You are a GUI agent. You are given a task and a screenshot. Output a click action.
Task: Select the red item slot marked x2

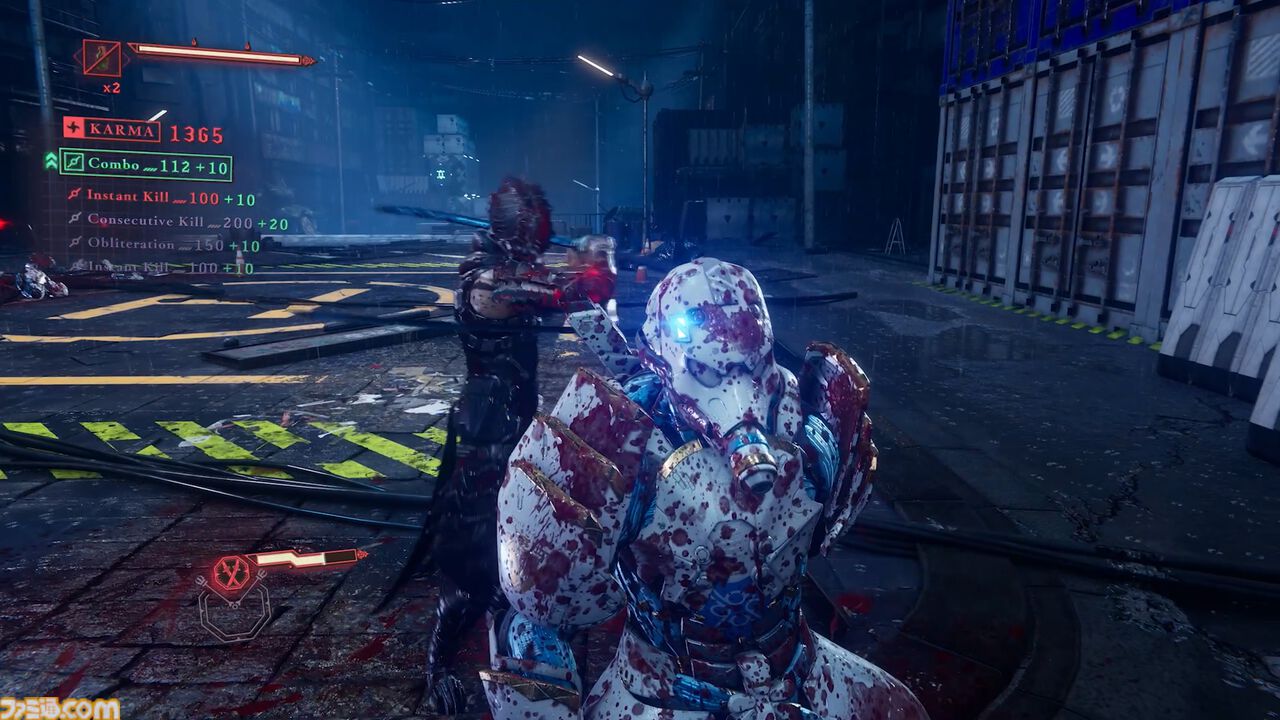[101, 58]
